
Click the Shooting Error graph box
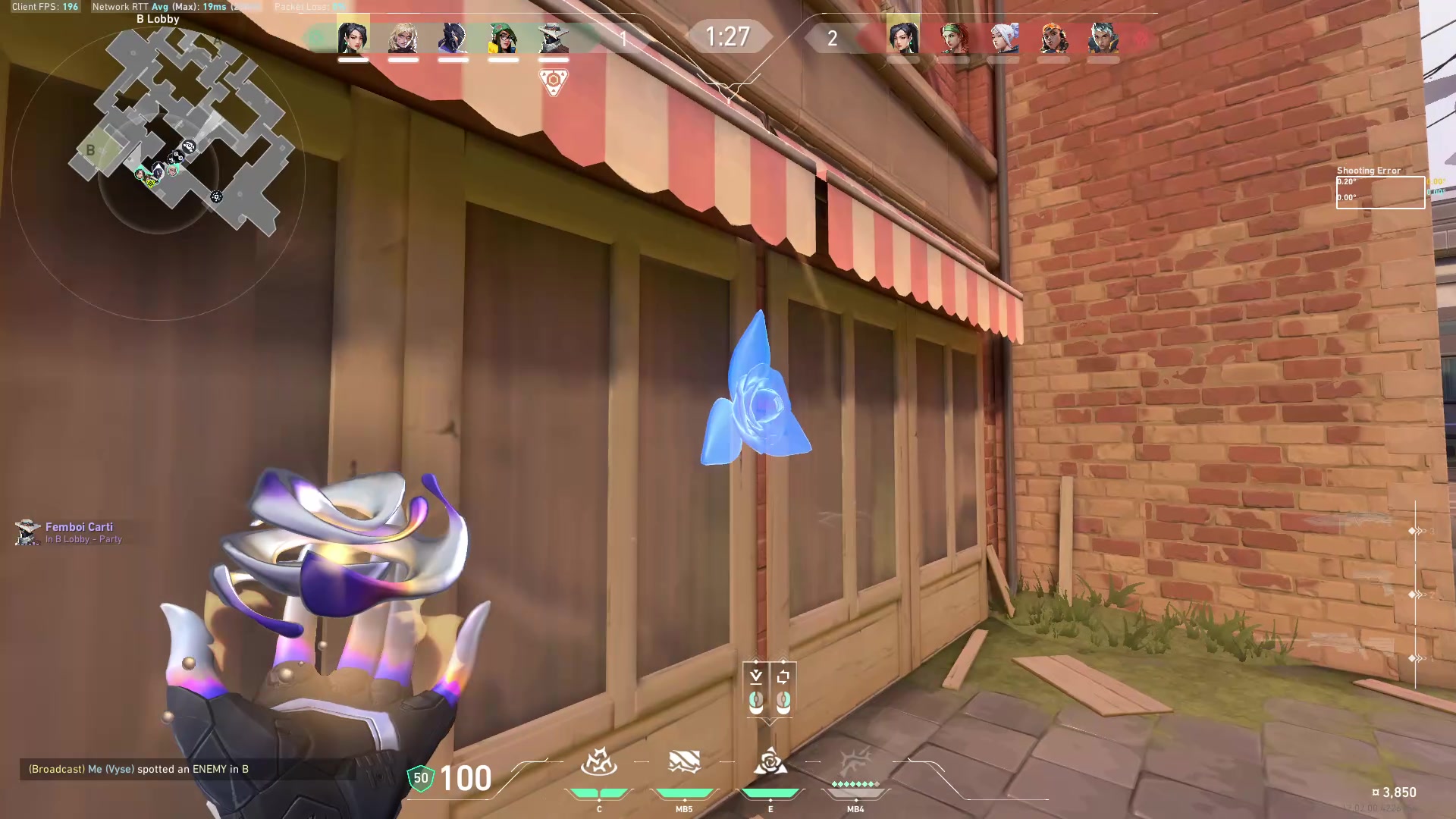tap(1380, 192)
